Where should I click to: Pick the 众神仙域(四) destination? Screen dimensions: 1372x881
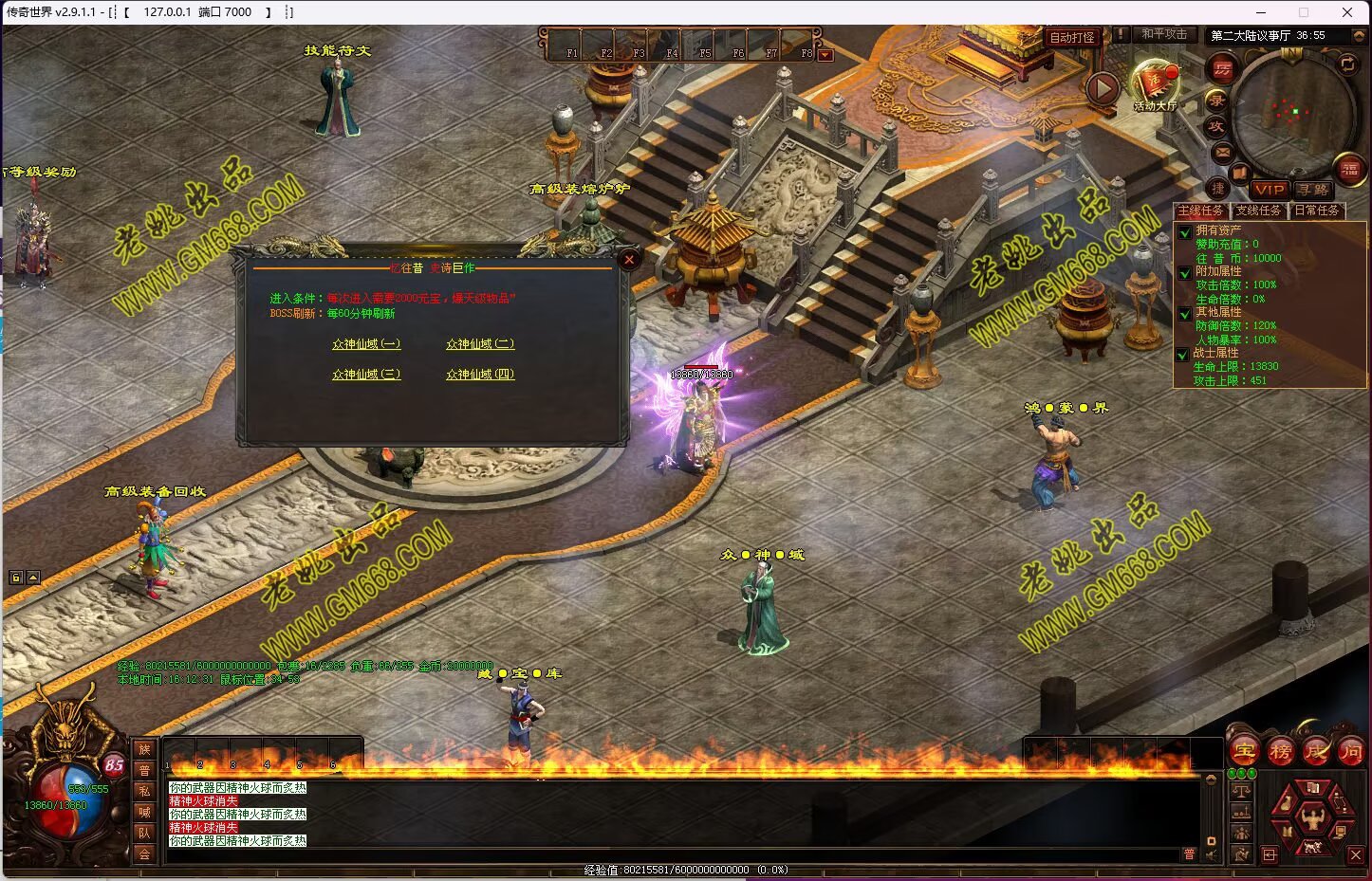click(x=480, y=375)
